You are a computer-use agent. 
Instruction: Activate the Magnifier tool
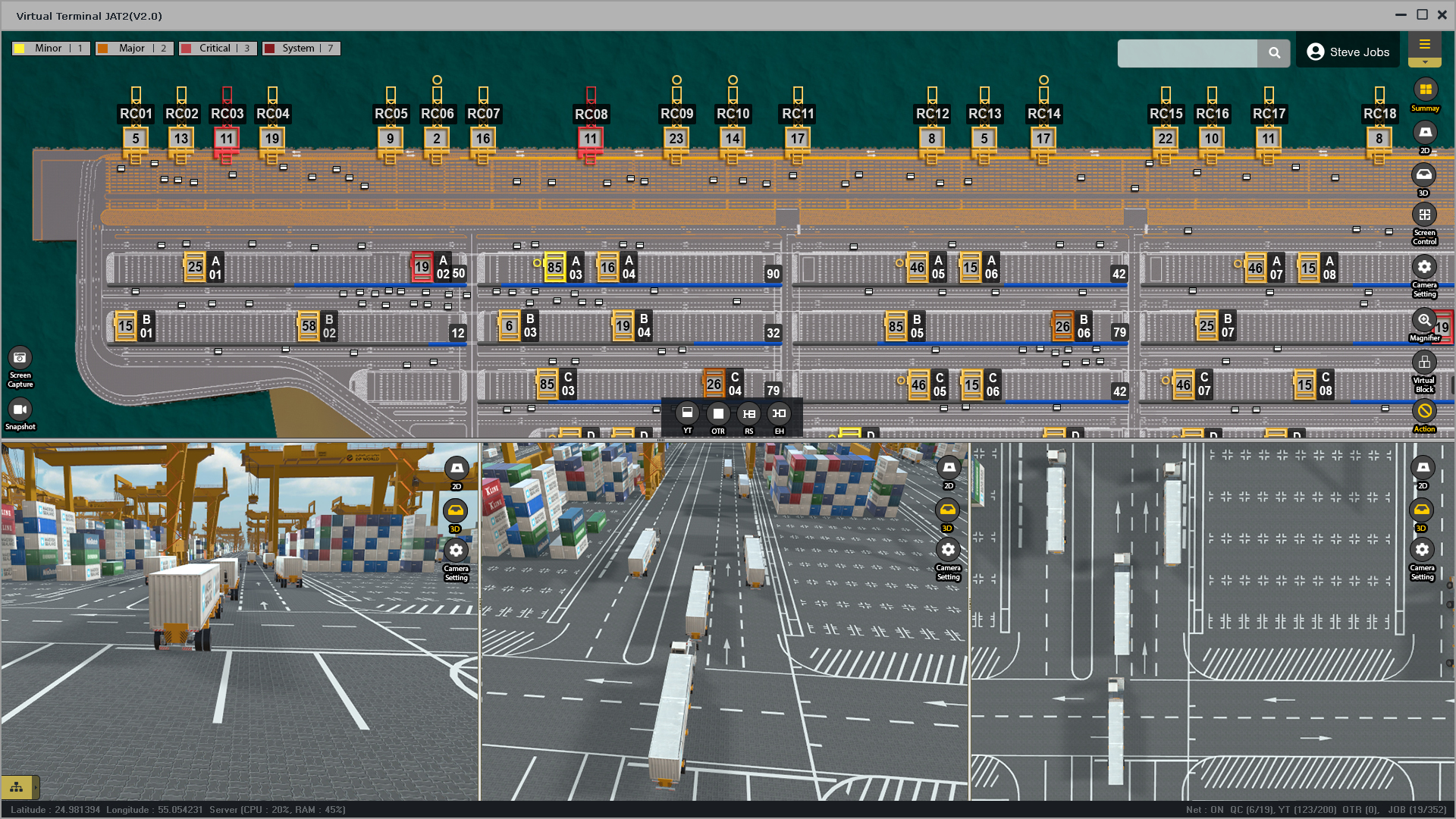coord(1424,320)
